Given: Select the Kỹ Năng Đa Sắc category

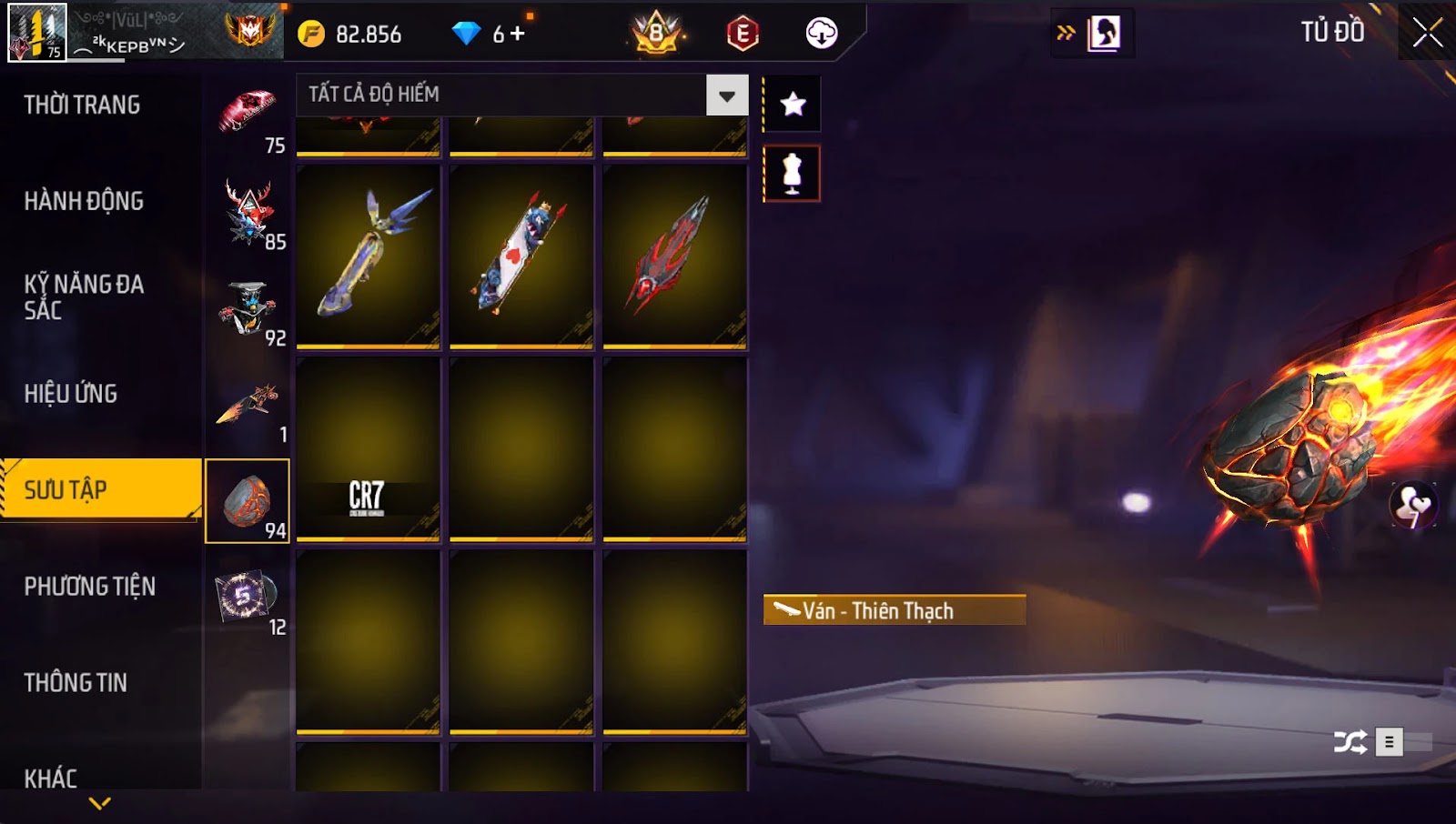Looking at the screenshot, I should click(84, 296).
